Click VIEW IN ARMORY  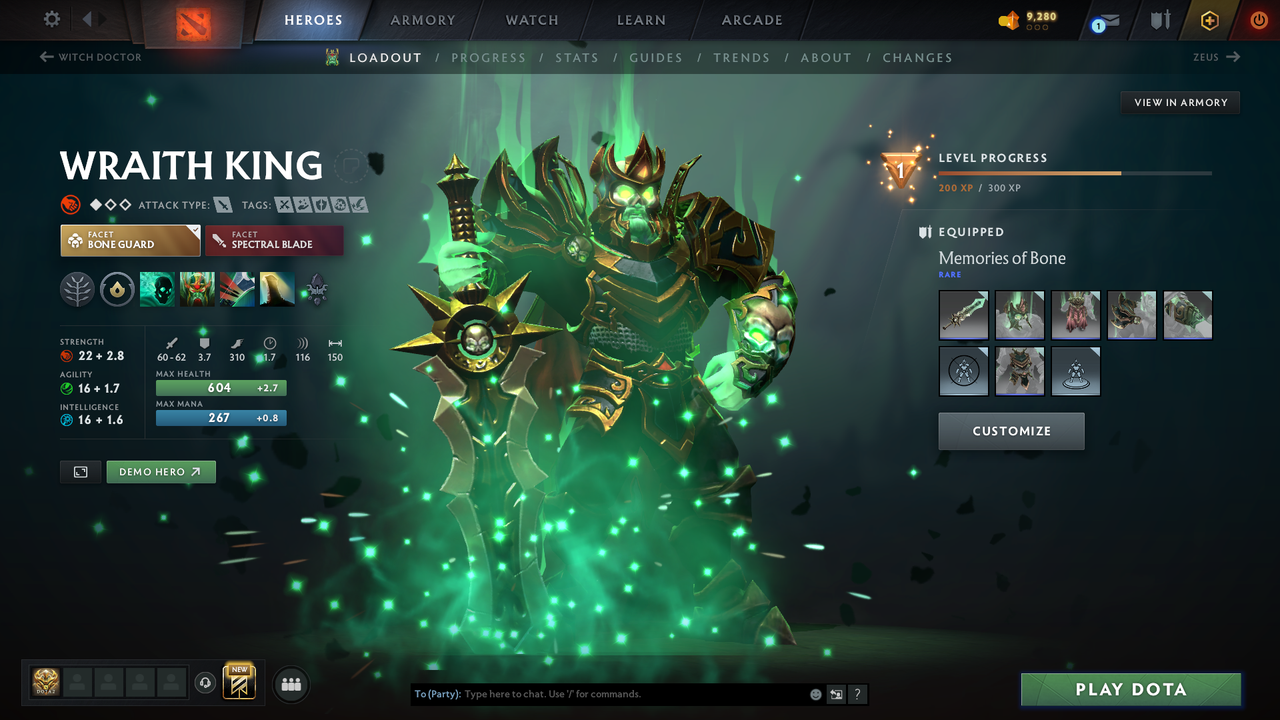1179,102
